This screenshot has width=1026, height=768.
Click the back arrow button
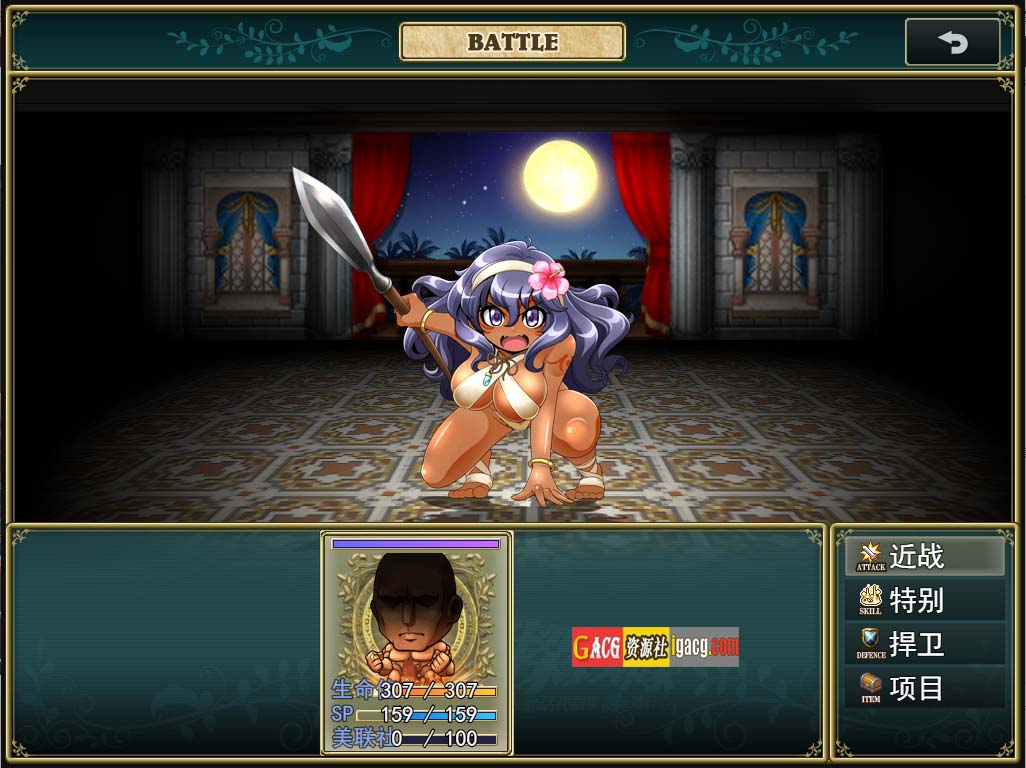click(x=952, y=42)
